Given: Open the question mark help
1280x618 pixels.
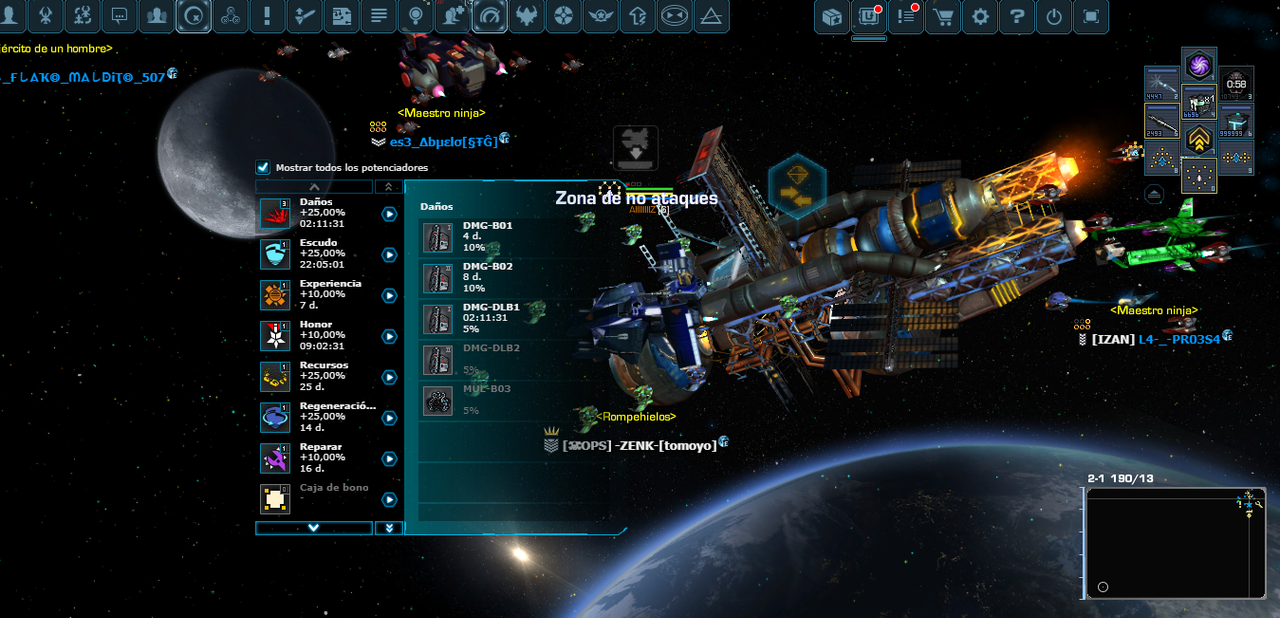Looking at the screenshot, I should [1017, 17].
